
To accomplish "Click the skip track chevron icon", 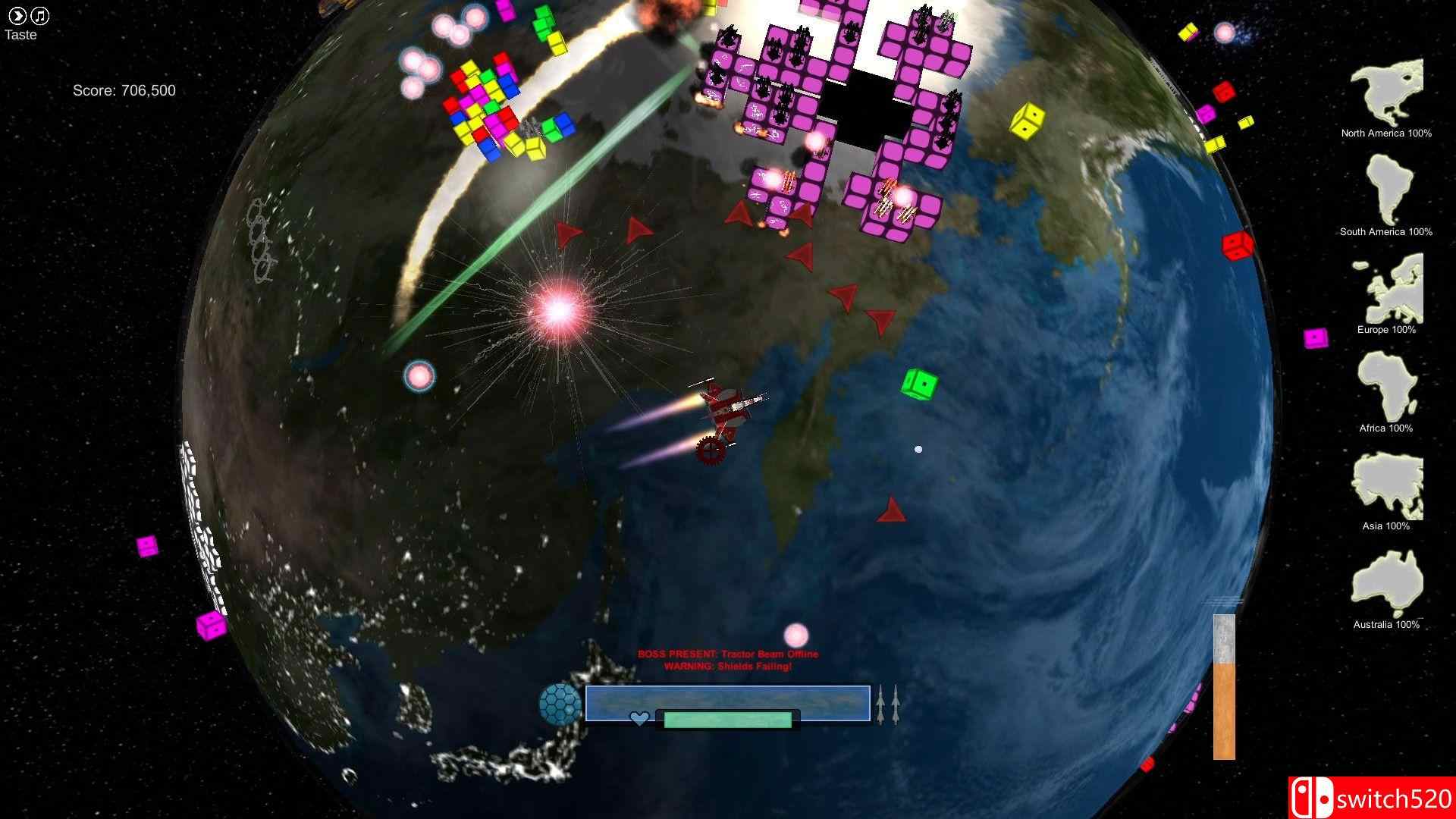I will coord(17,14).
